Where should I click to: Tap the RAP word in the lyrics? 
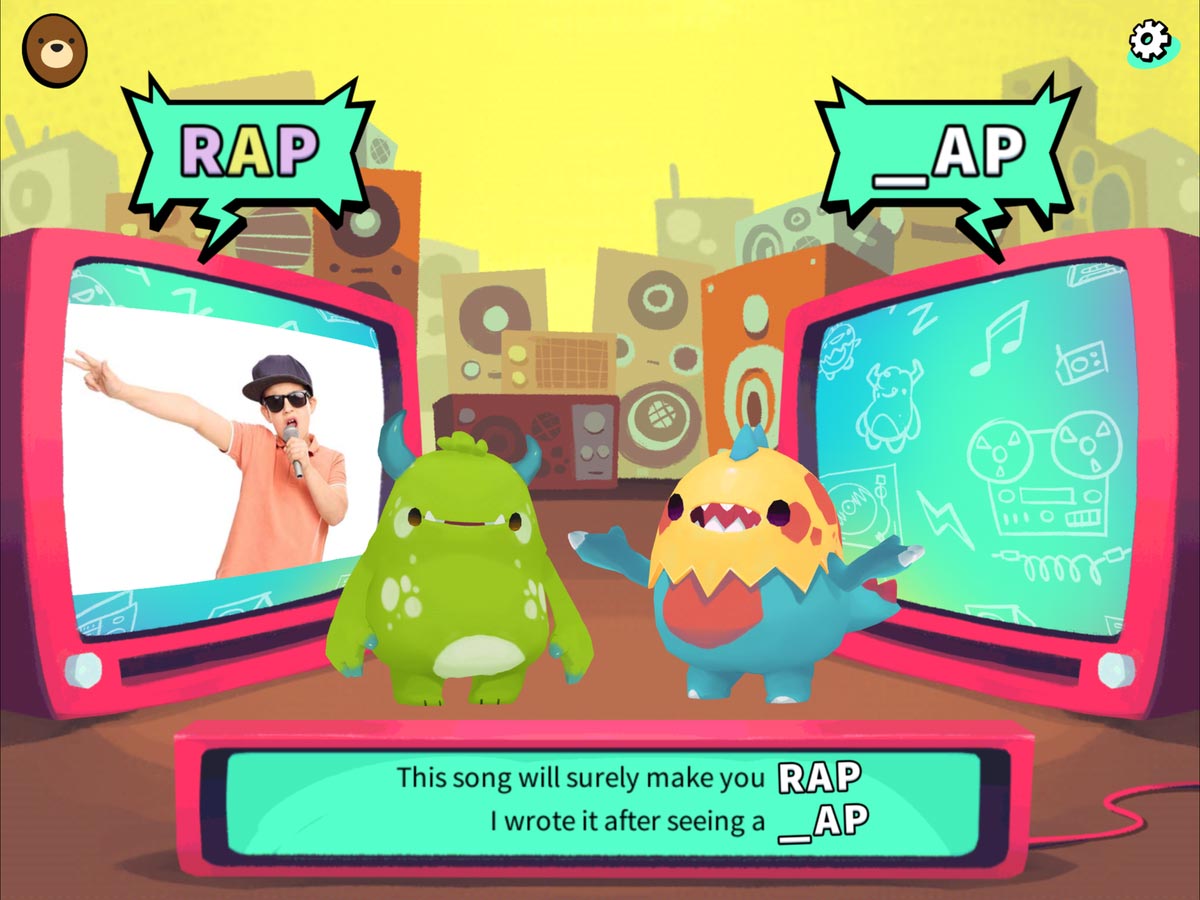click(820, 777)
